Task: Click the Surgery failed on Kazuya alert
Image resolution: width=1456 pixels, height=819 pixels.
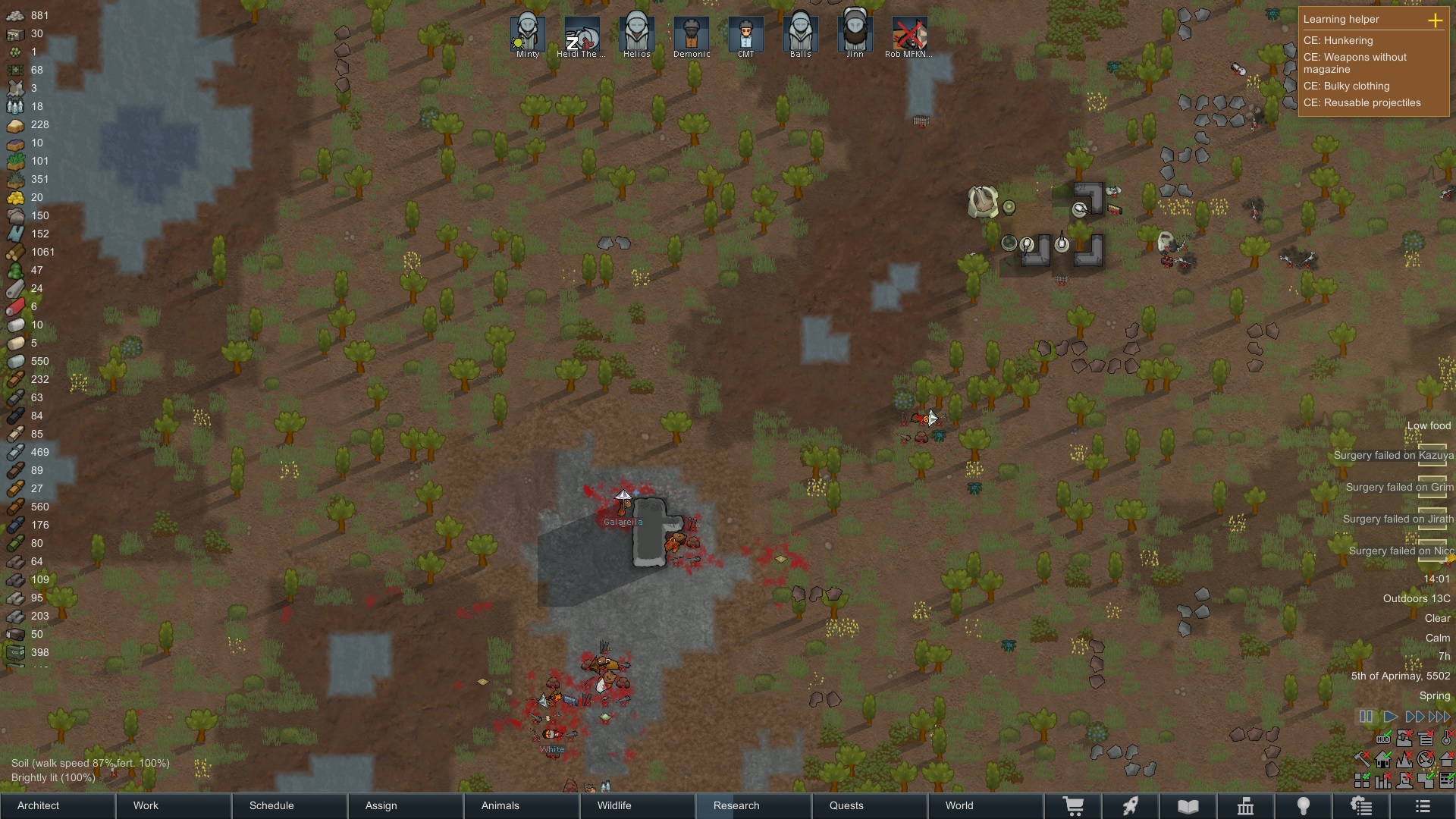Action: click(1394, 455)
